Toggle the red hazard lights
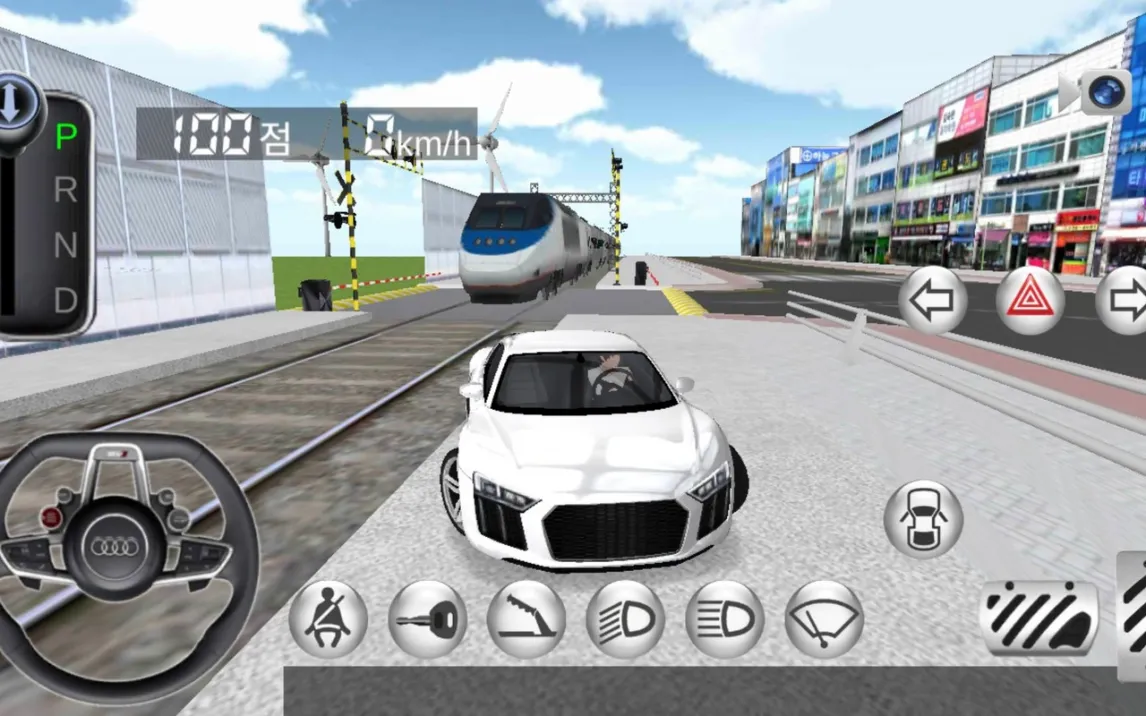The height and width of the screenshot is (716, 1146). click(x=1030, y=300)
